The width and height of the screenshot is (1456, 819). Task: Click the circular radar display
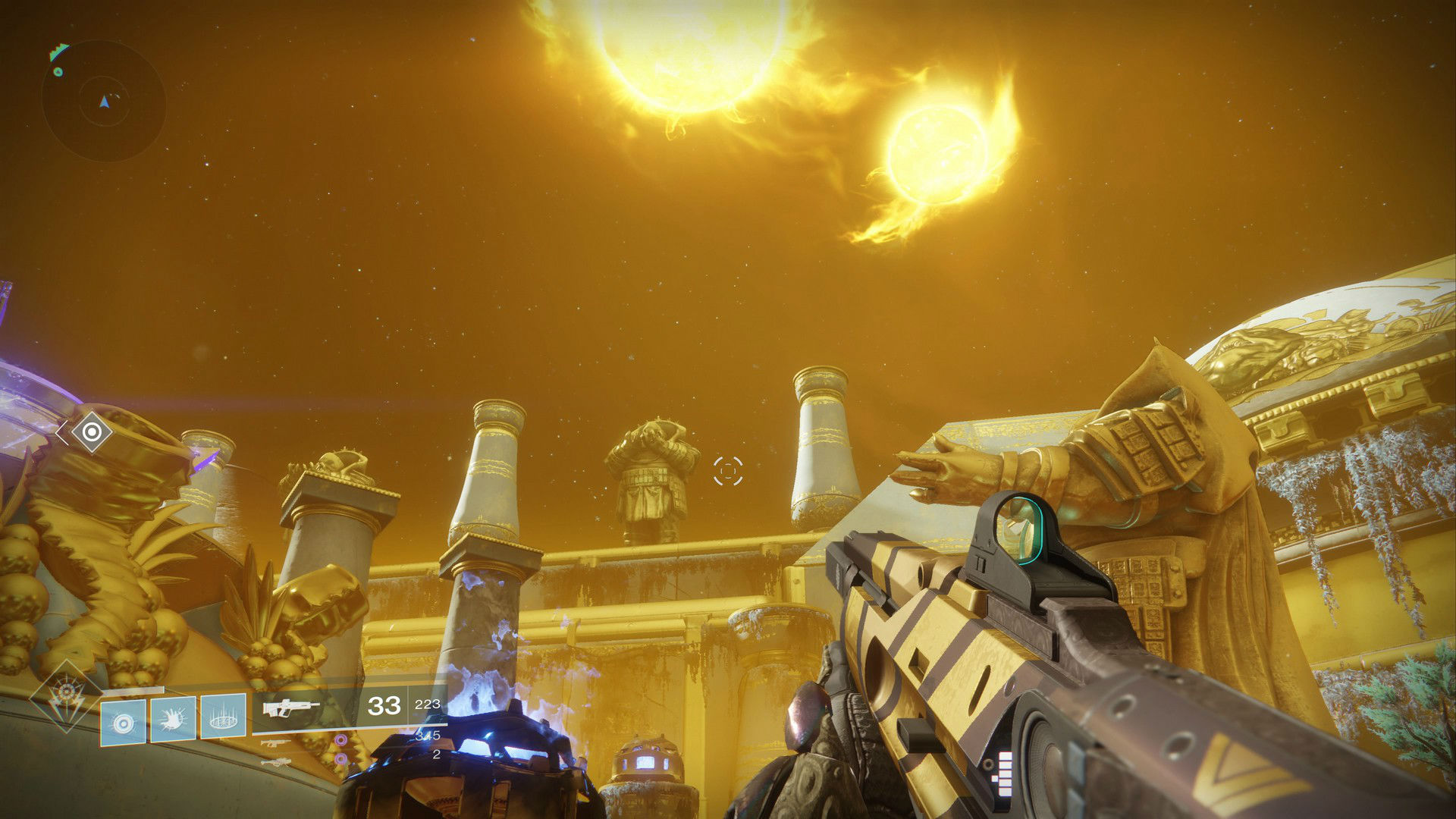click(104, 101)
